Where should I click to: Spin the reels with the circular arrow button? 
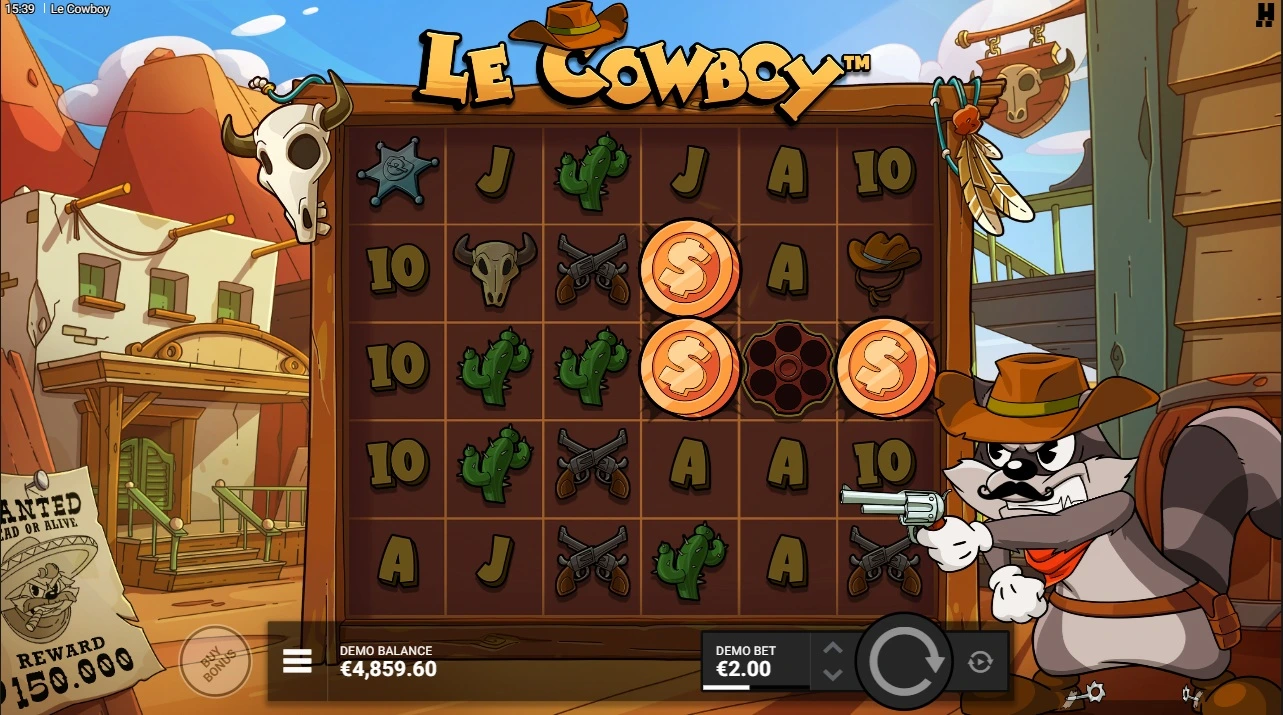point(906,660)
